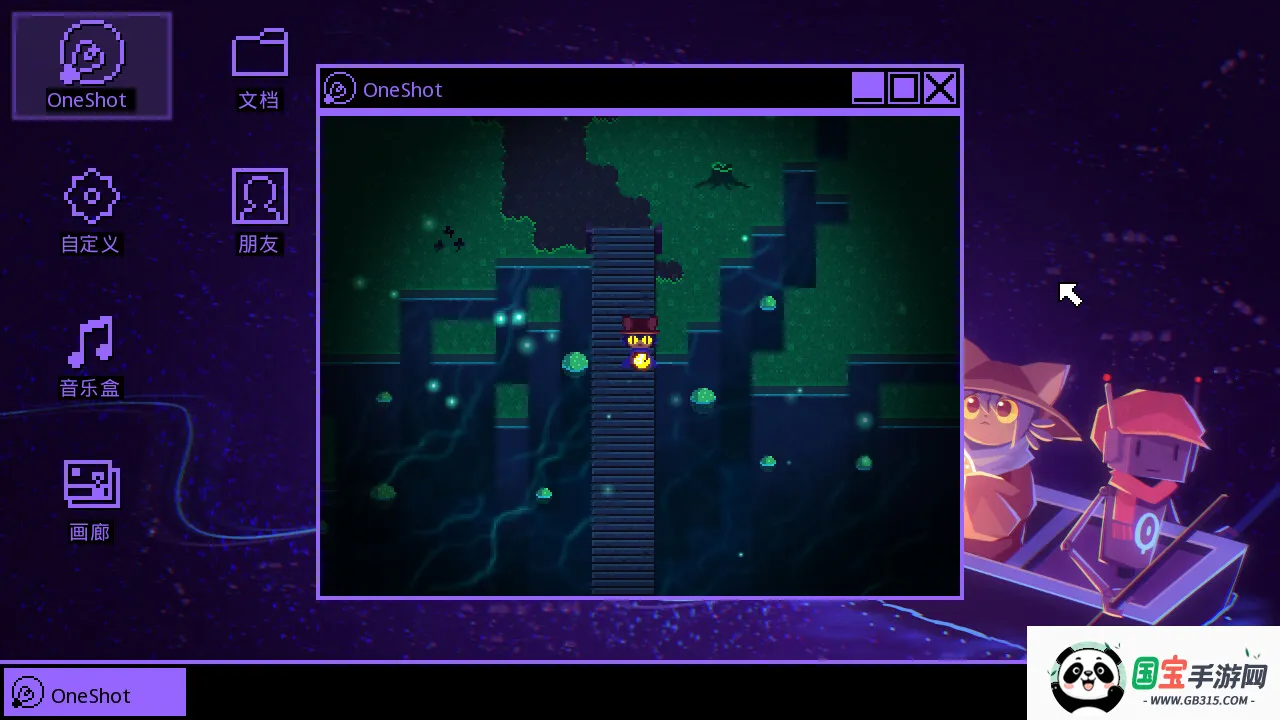
Task: Click the OneShot title text in the title bar
Action: [x=402, y=89]
